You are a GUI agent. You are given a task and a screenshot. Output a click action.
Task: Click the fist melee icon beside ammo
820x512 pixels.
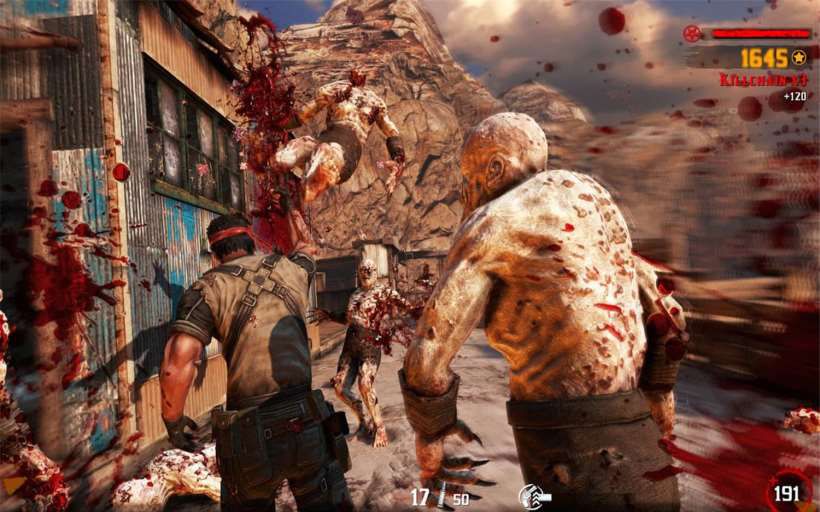point(534,497)
